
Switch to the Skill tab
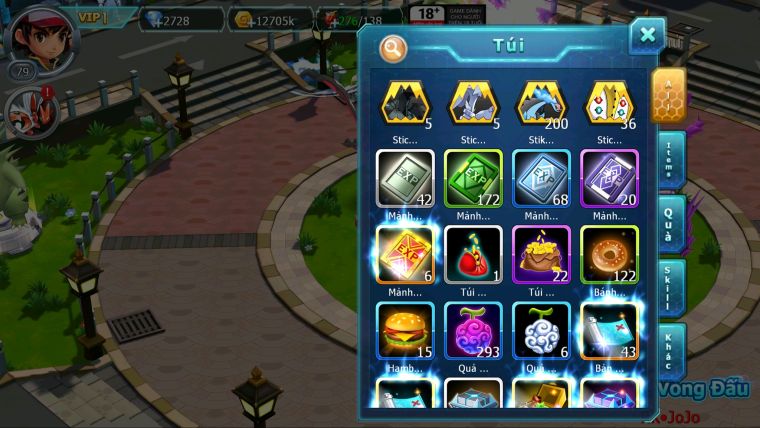tap(670, 289)
